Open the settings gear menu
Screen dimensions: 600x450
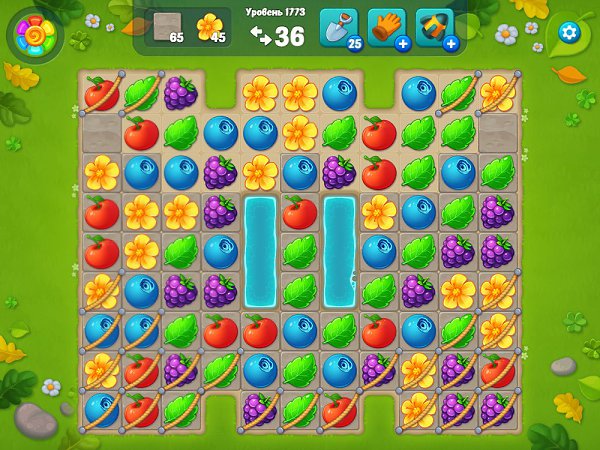(x=569, y=32)
